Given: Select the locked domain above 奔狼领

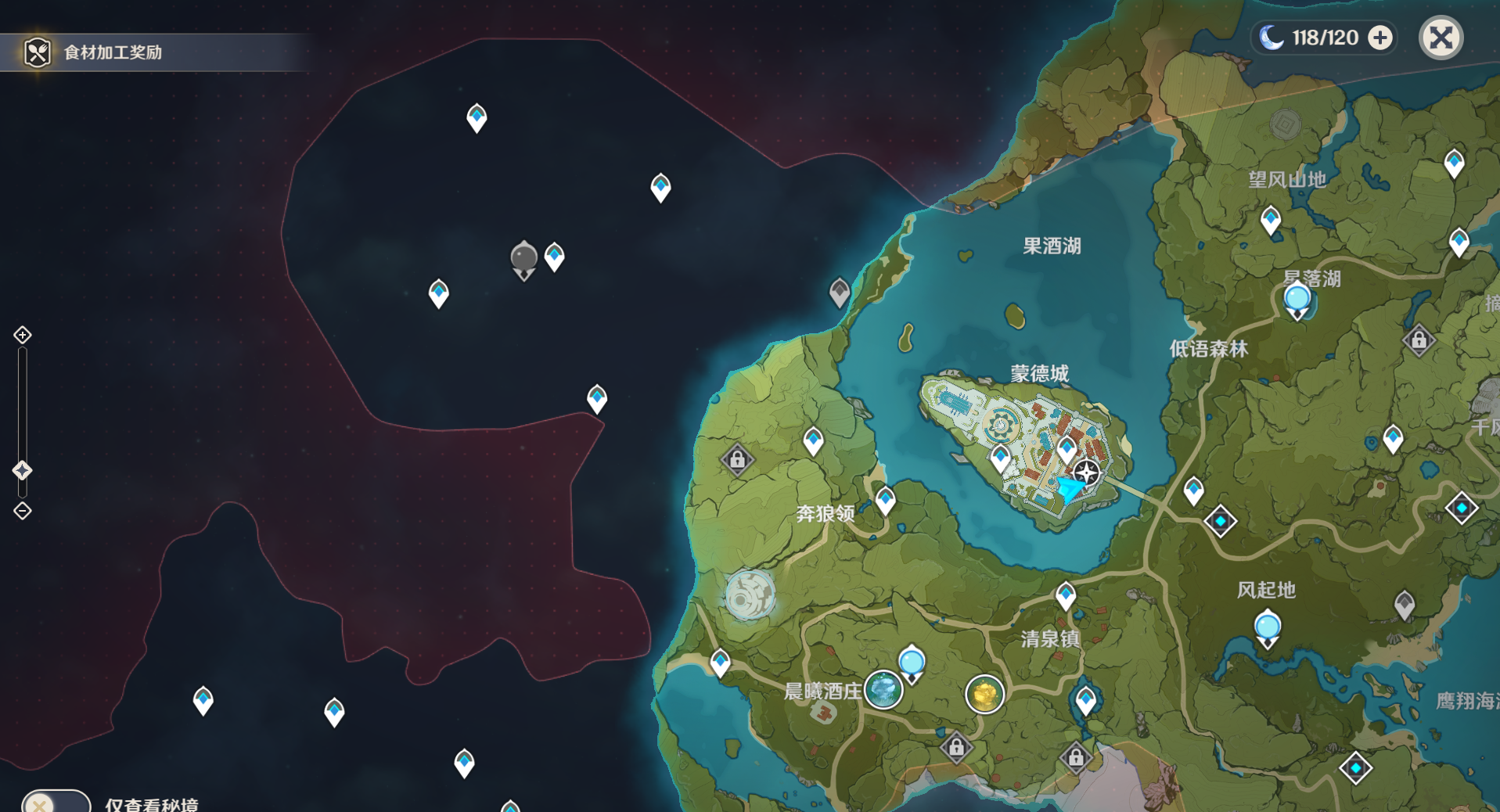Looking at the screenshot, I should (737, 460).
